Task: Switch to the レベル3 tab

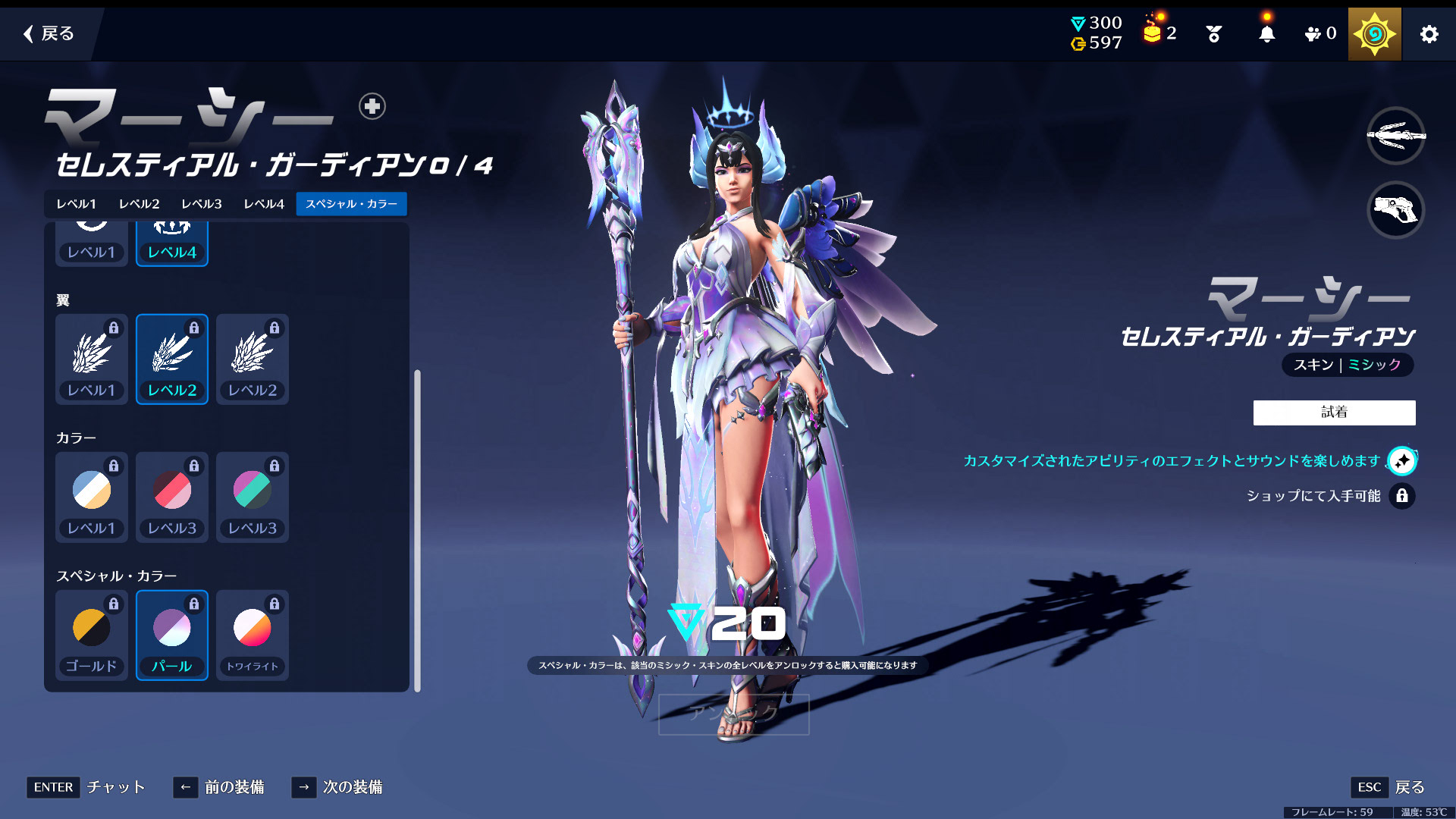Action: click(x=201, y=204)
